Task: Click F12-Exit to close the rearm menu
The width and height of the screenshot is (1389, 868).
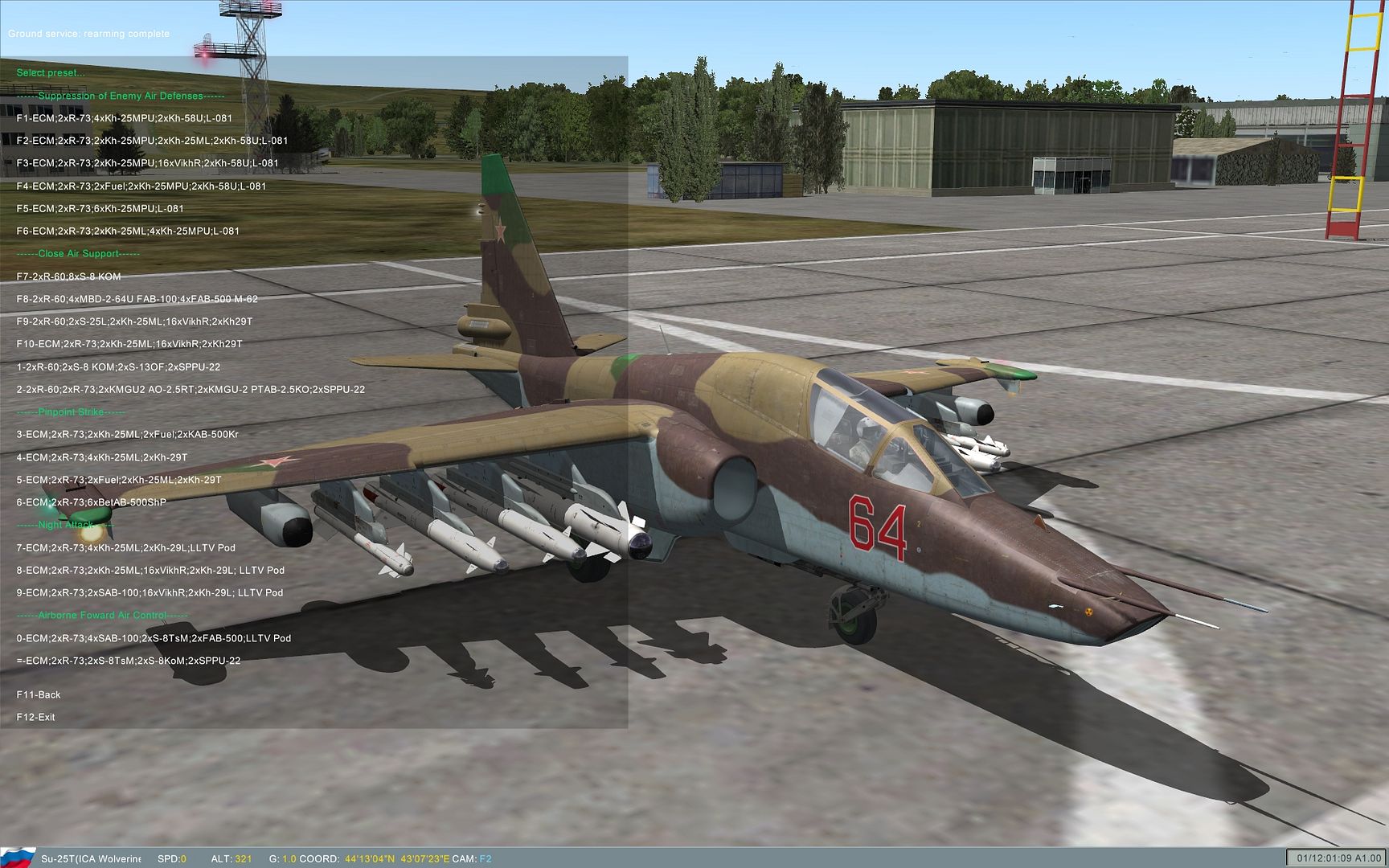Action: (36, 716)
